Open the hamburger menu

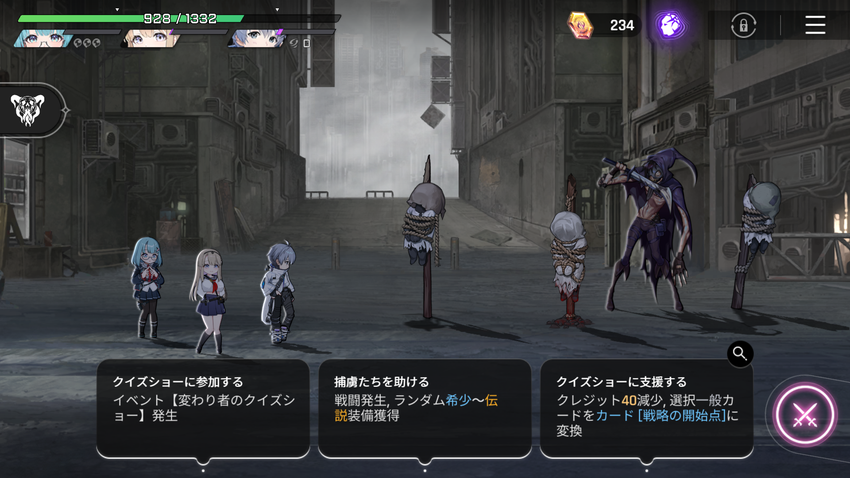[815, 25]
